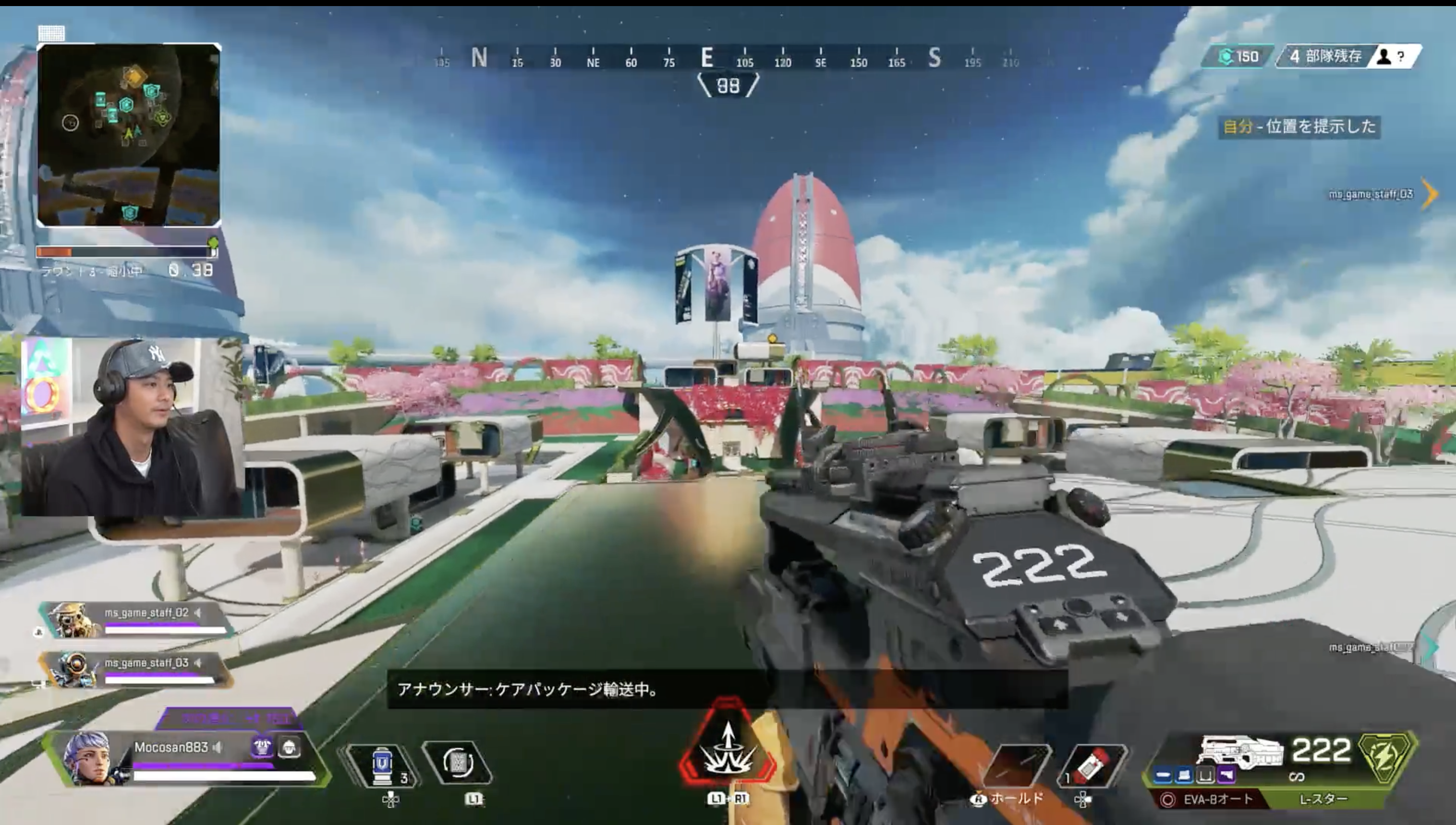The image size is (1456, 825).
Task: Select teammate ms_game_staff_02's squad banner
Action: pyautogui.click(x=136, y=620)
